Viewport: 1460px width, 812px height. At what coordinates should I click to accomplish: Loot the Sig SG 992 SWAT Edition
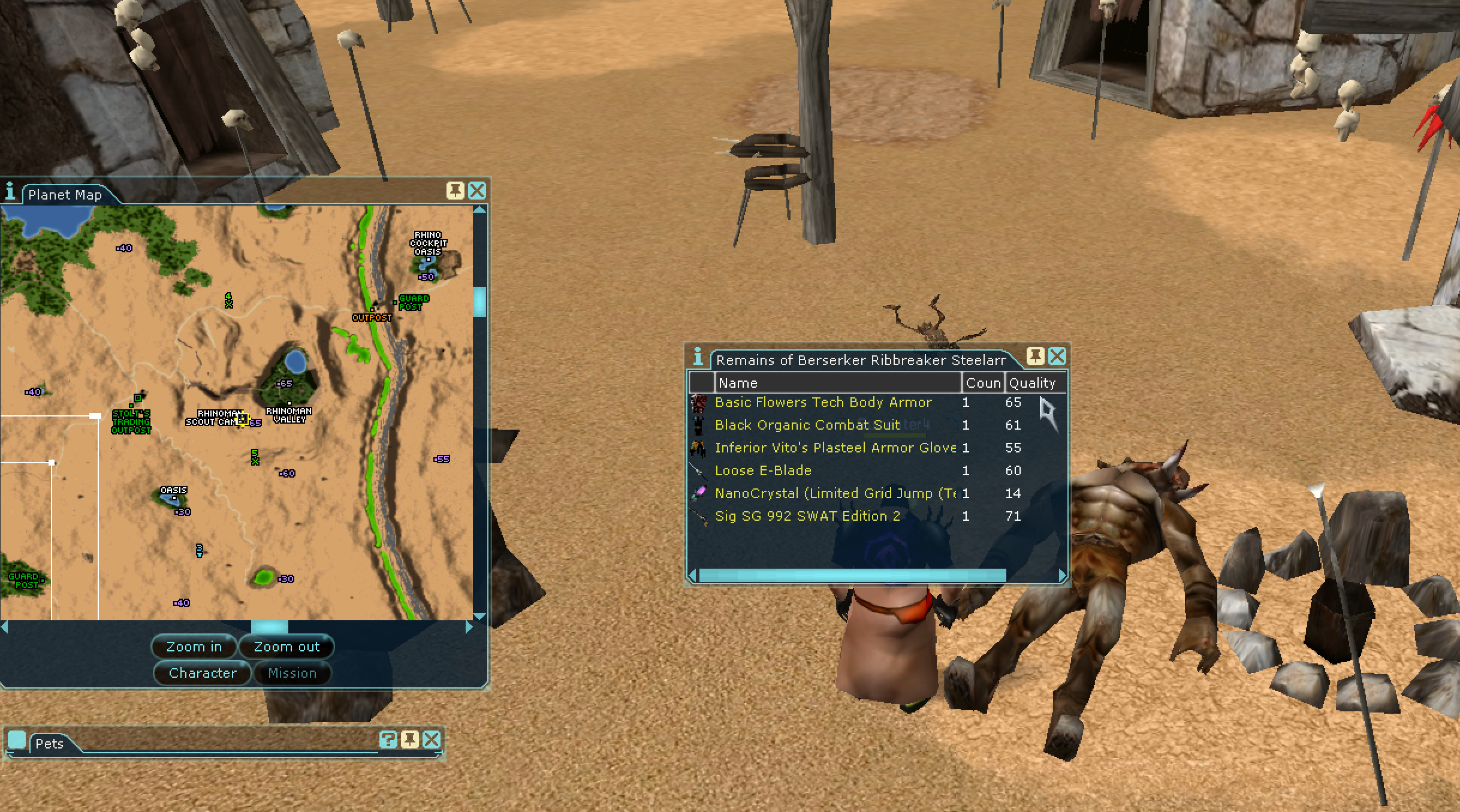(807, 516)
